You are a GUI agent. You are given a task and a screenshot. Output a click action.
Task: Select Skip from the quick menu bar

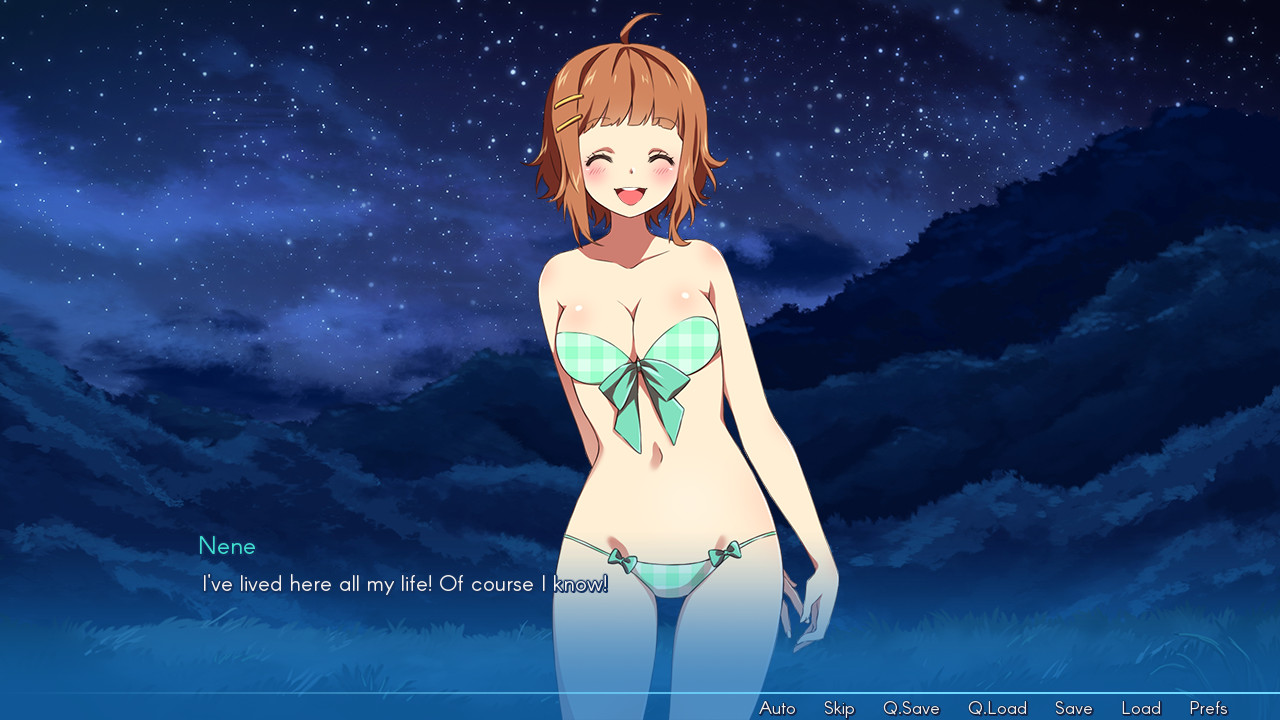coord(839,707)
